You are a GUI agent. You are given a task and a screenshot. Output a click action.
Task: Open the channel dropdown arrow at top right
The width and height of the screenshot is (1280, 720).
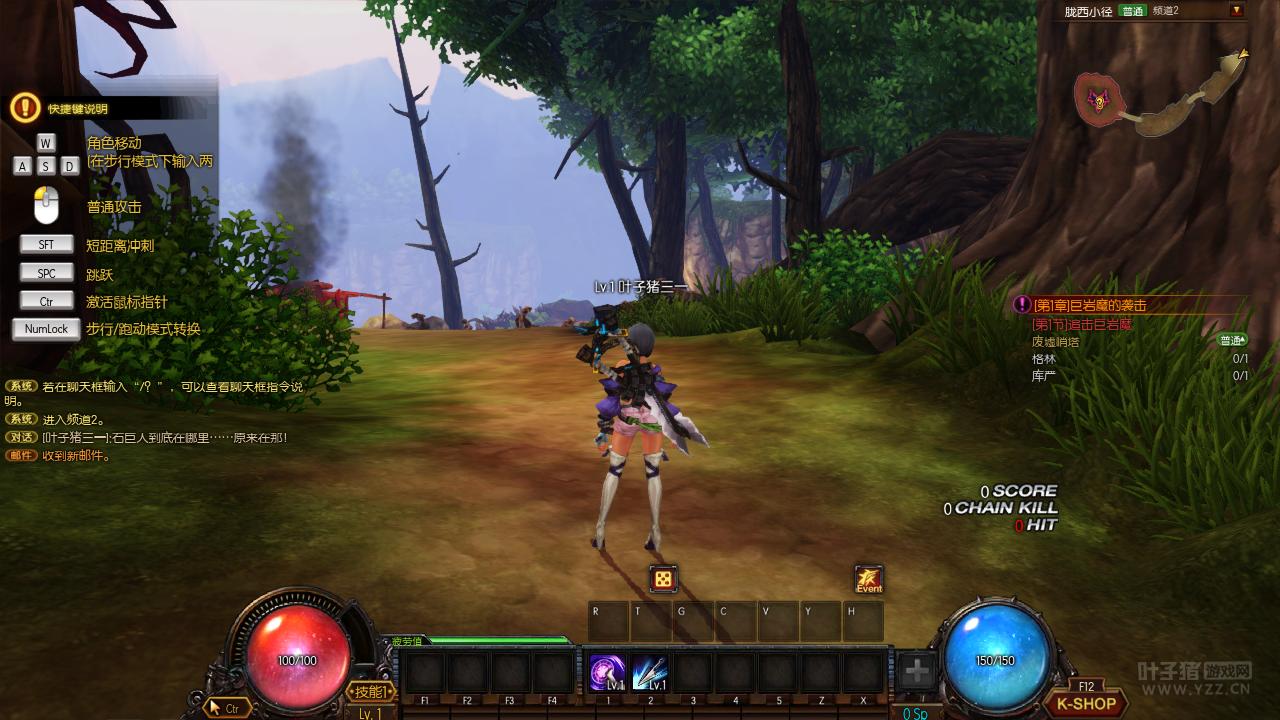pos(1237,11)
